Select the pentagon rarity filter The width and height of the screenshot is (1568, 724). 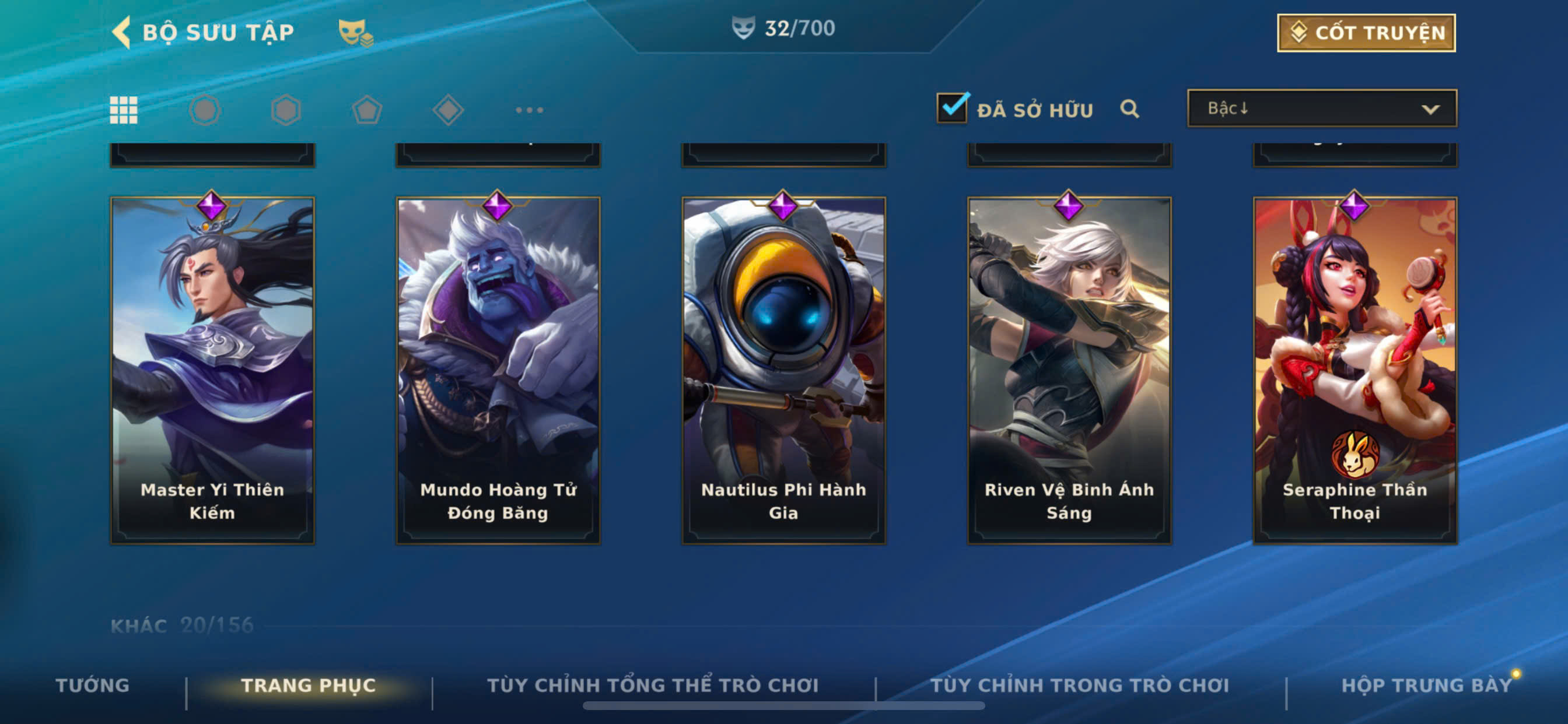367,110
